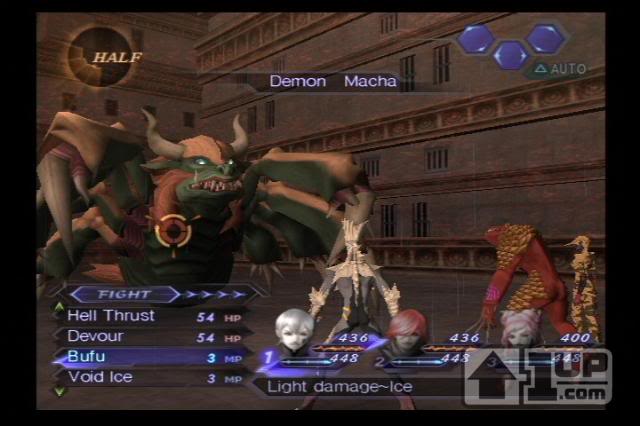Click the FIGHT command header
The height and width of the screenshot is (426, 640).
tap(123, 295)
